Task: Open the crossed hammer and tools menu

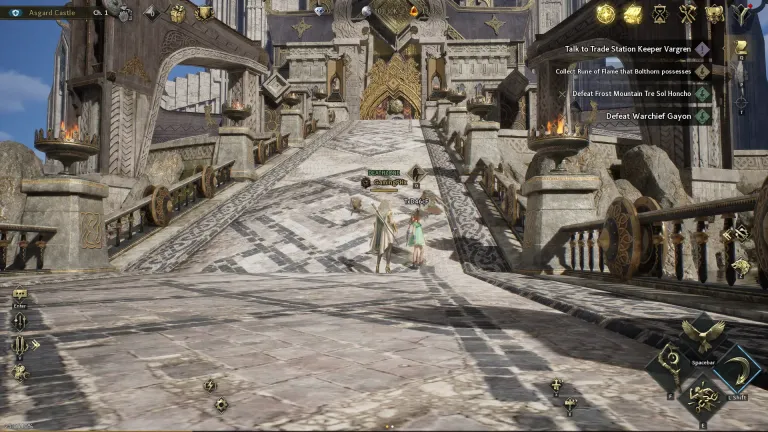Action: coord(687,13)
